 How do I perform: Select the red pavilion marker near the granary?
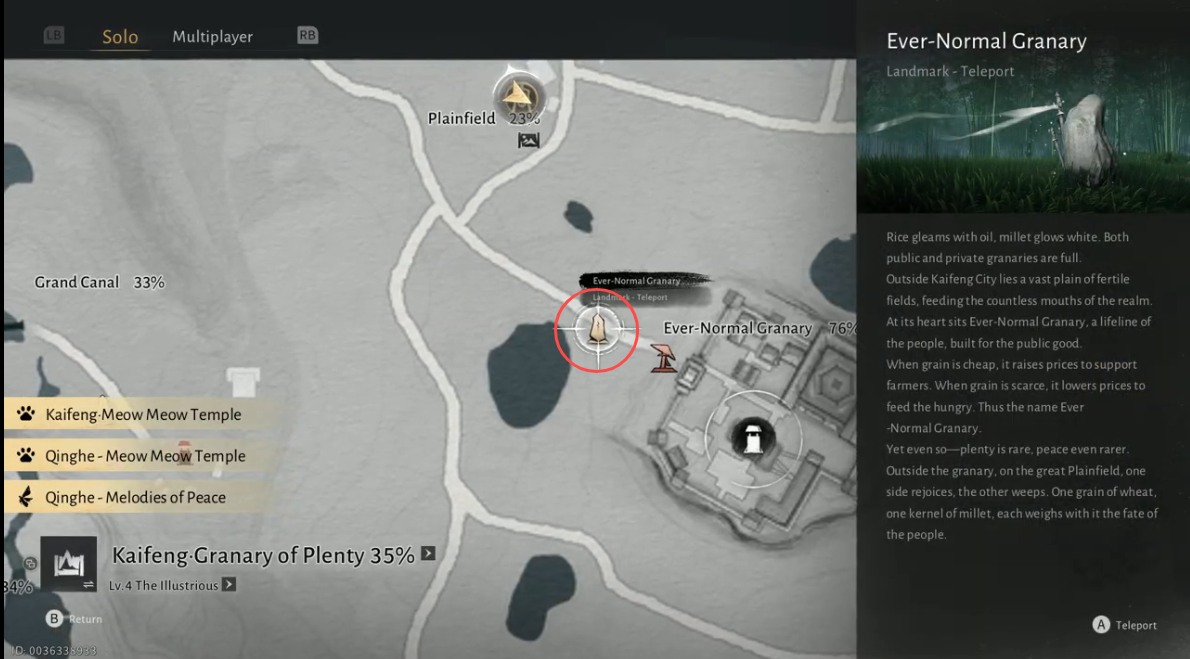pos(663,357)
